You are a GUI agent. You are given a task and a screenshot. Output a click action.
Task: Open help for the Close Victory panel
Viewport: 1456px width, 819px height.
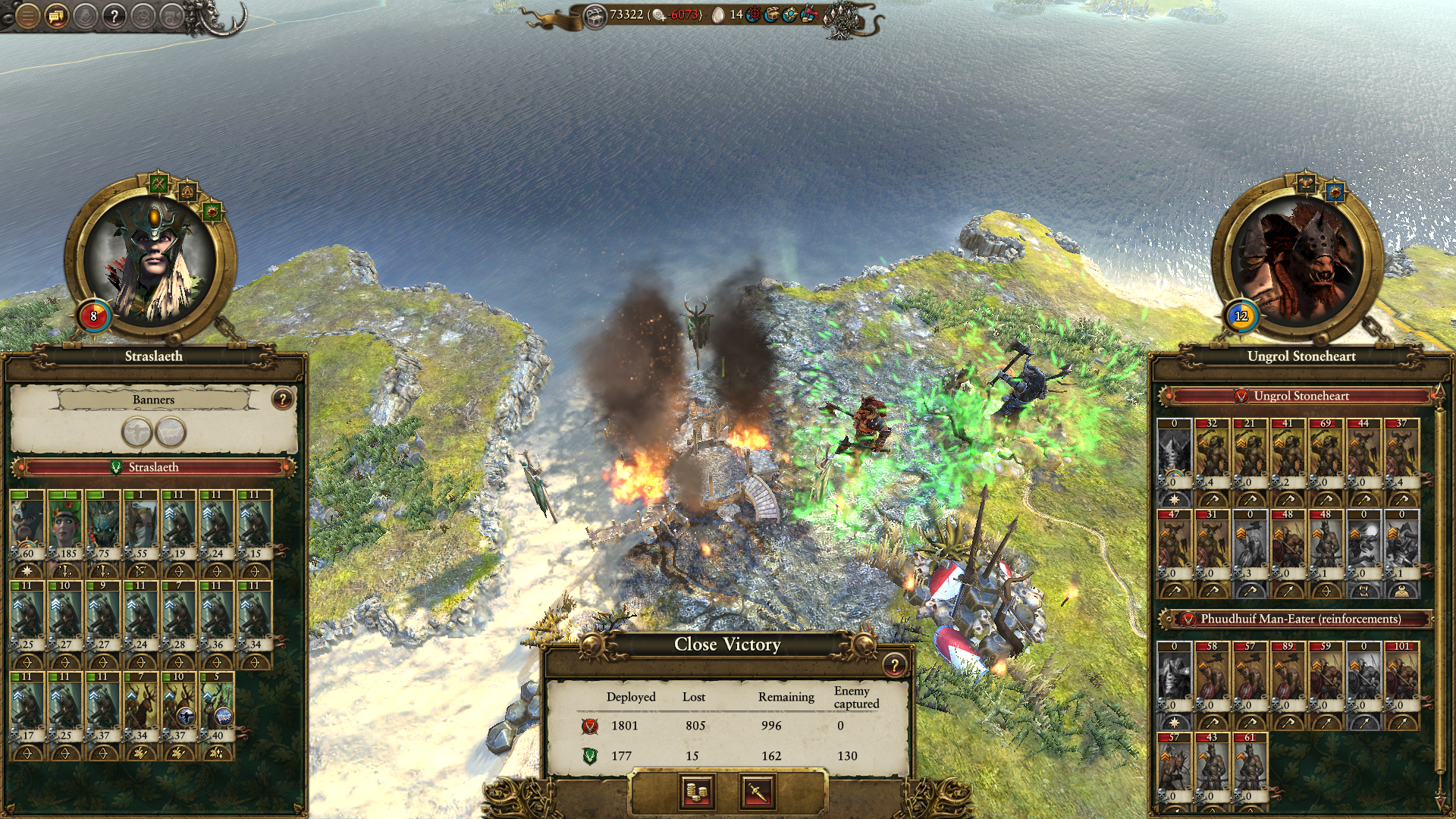pyautogui.click(x=894, y=665)
